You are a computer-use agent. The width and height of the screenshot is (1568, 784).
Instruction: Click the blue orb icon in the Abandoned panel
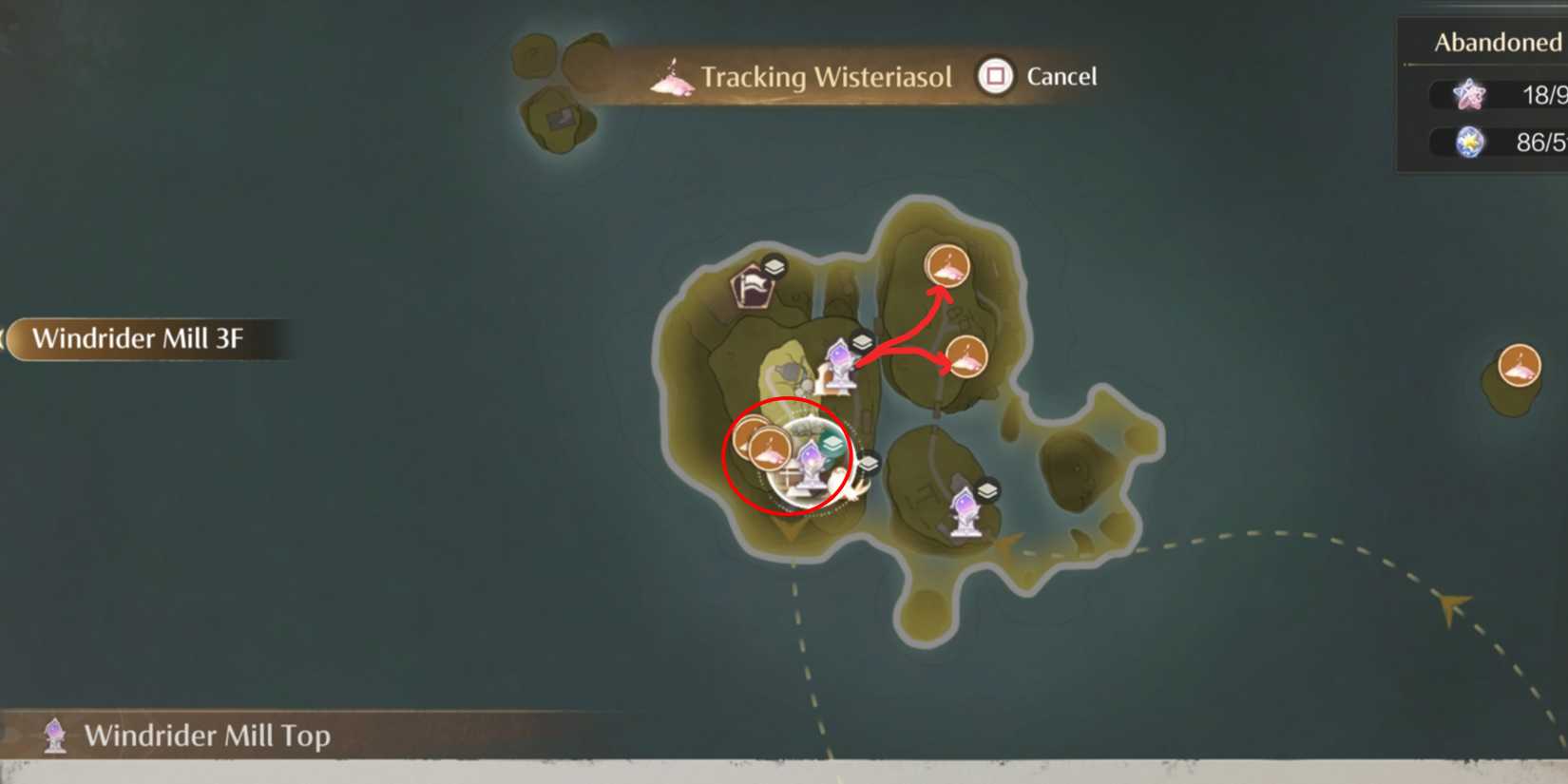[x=1469, y=143]
